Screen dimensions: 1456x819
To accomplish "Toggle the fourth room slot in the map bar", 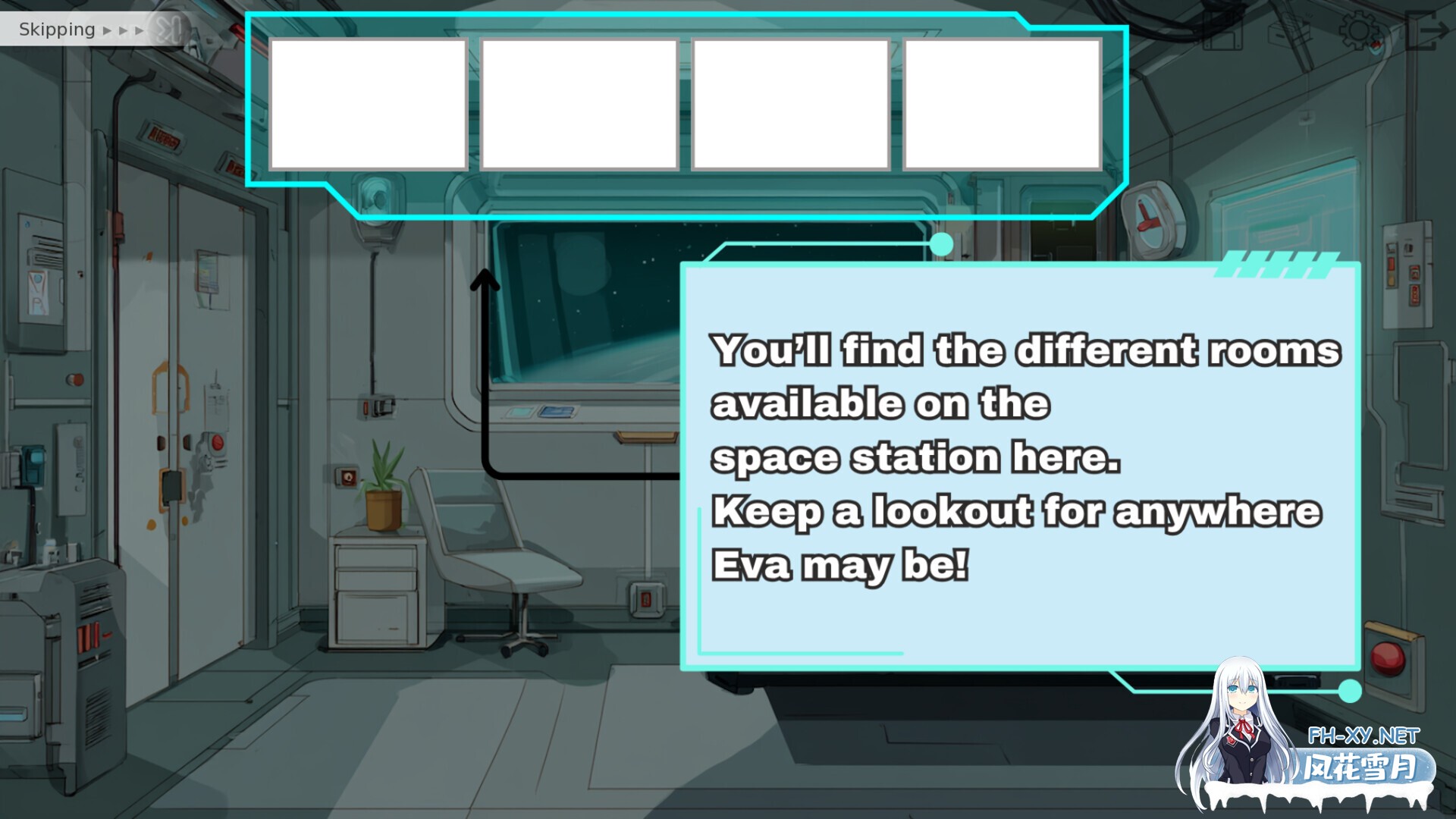I will pos(1003,102).
